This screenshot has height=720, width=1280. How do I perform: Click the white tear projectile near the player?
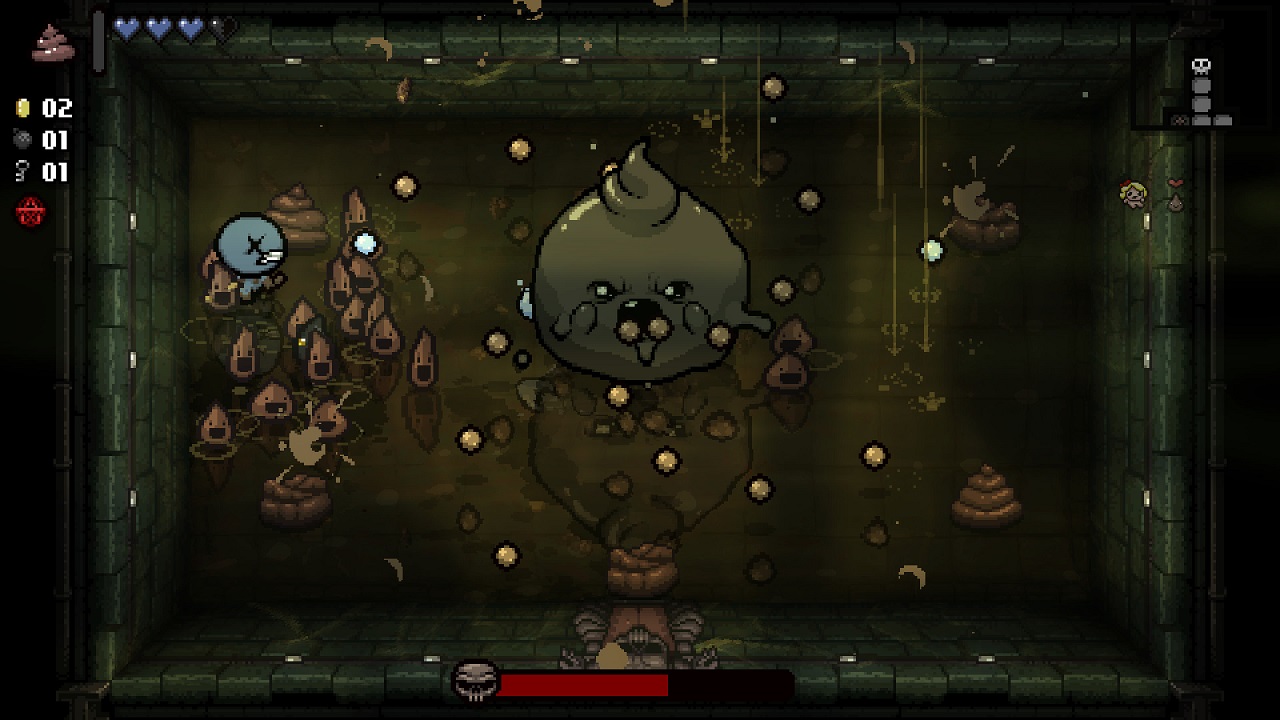tap(364, 241)
